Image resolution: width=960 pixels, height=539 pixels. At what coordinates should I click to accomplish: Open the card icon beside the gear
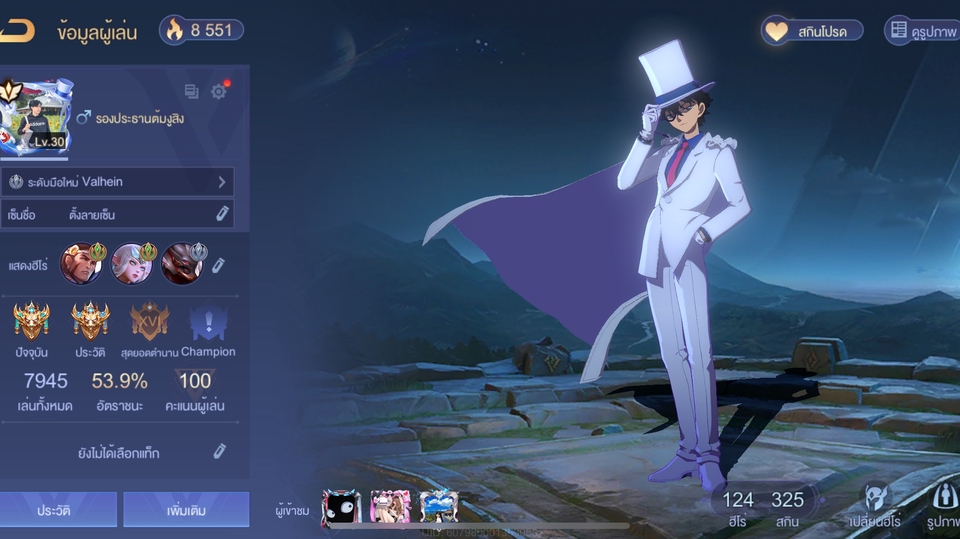191,91
